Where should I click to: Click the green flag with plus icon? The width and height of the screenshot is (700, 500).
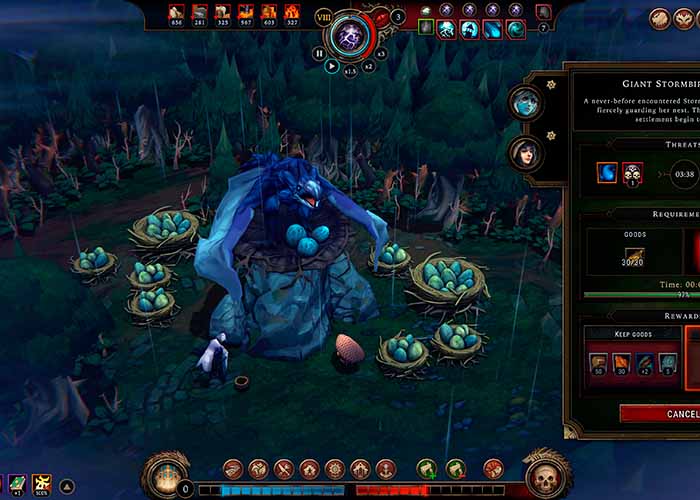[427, 468]
